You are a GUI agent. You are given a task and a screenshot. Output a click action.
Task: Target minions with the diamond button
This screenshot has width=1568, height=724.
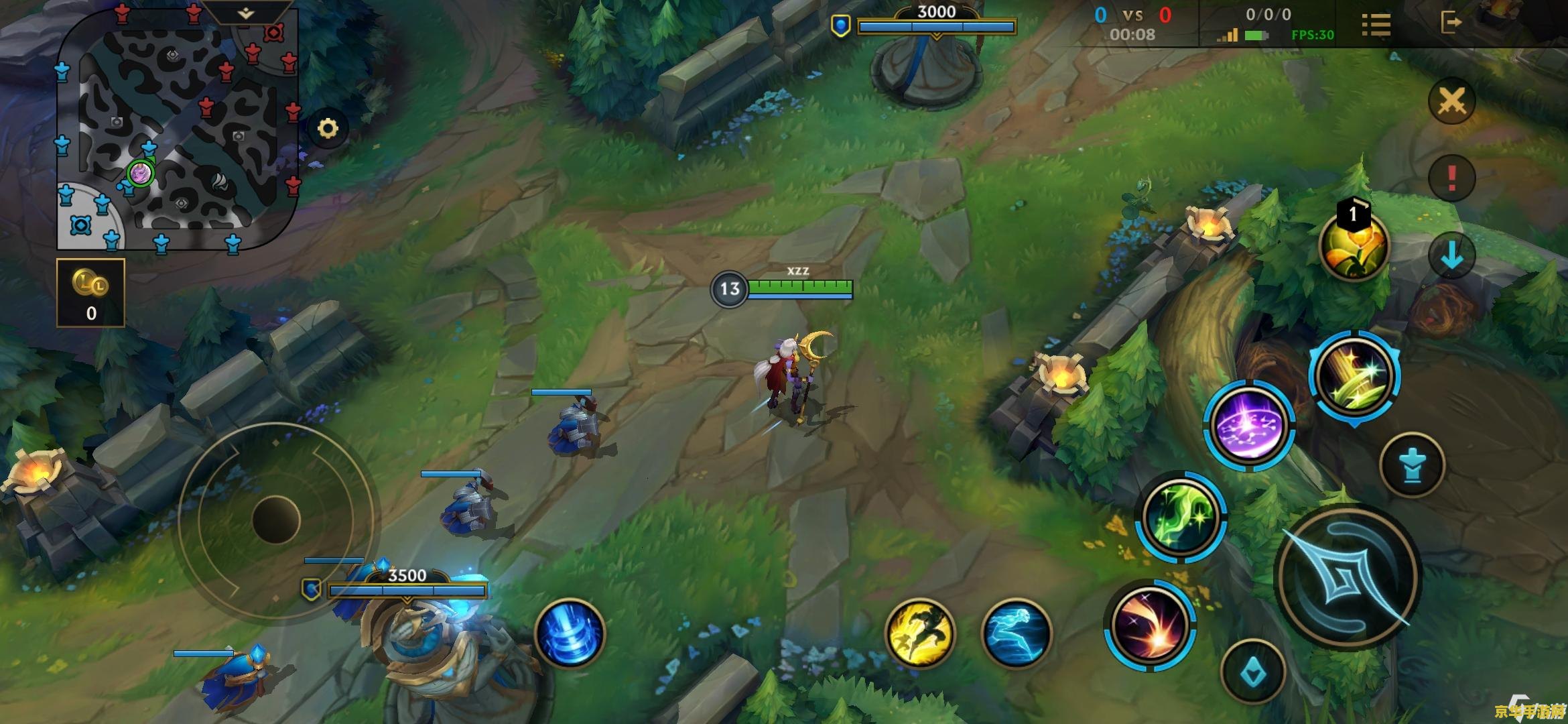[1252, 672]
